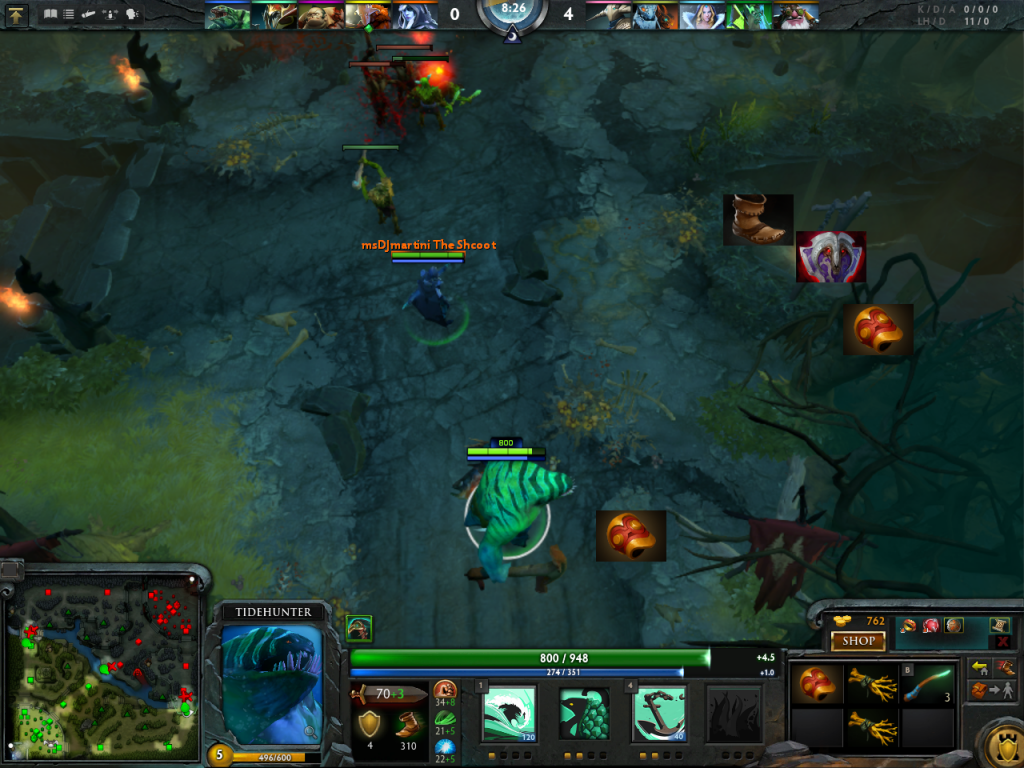
Task: Click the small hero icon above health bar
Action: (x=359, y=628)
